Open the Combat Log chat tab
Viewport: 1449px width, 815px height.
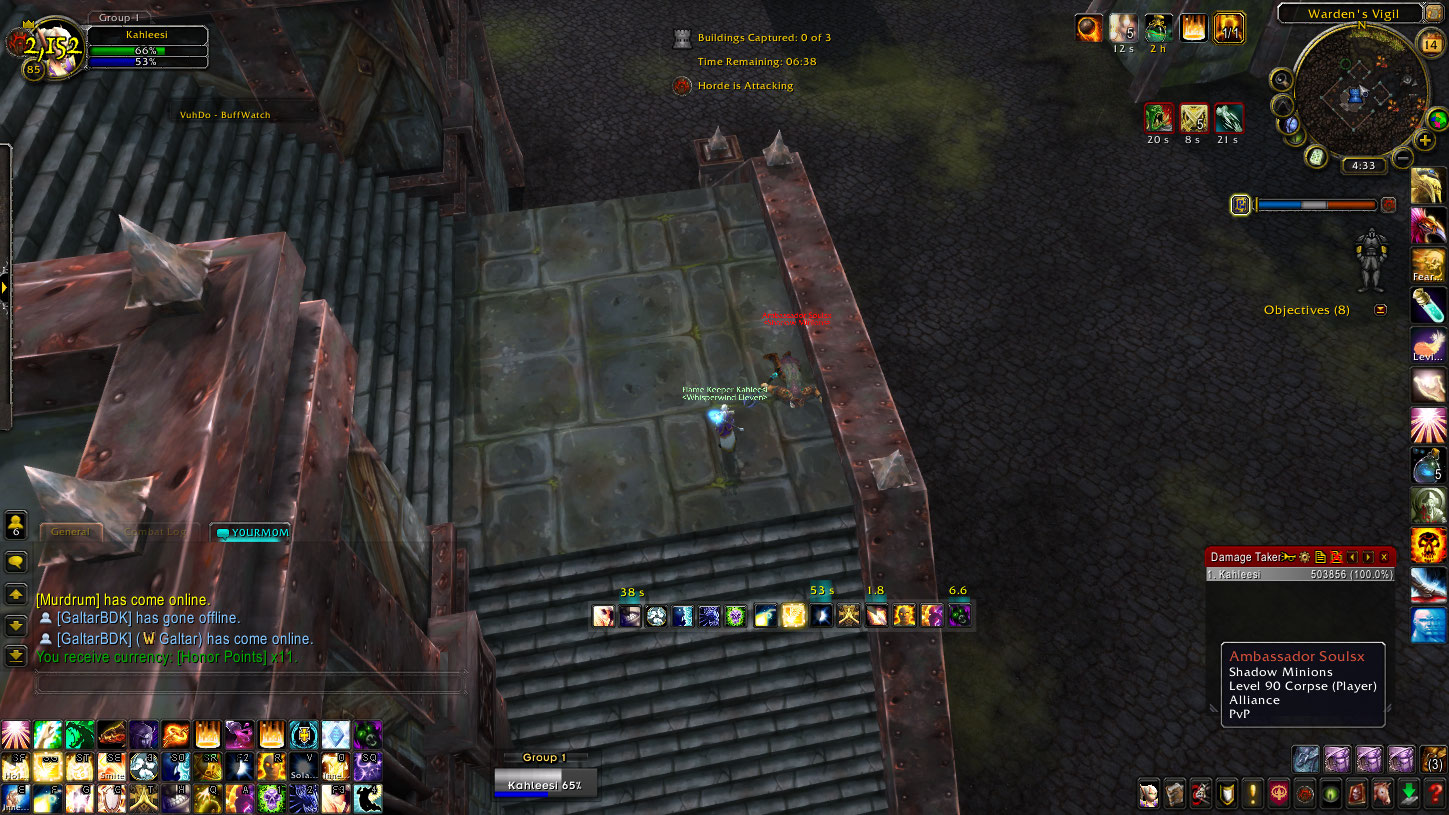point(155,532)
